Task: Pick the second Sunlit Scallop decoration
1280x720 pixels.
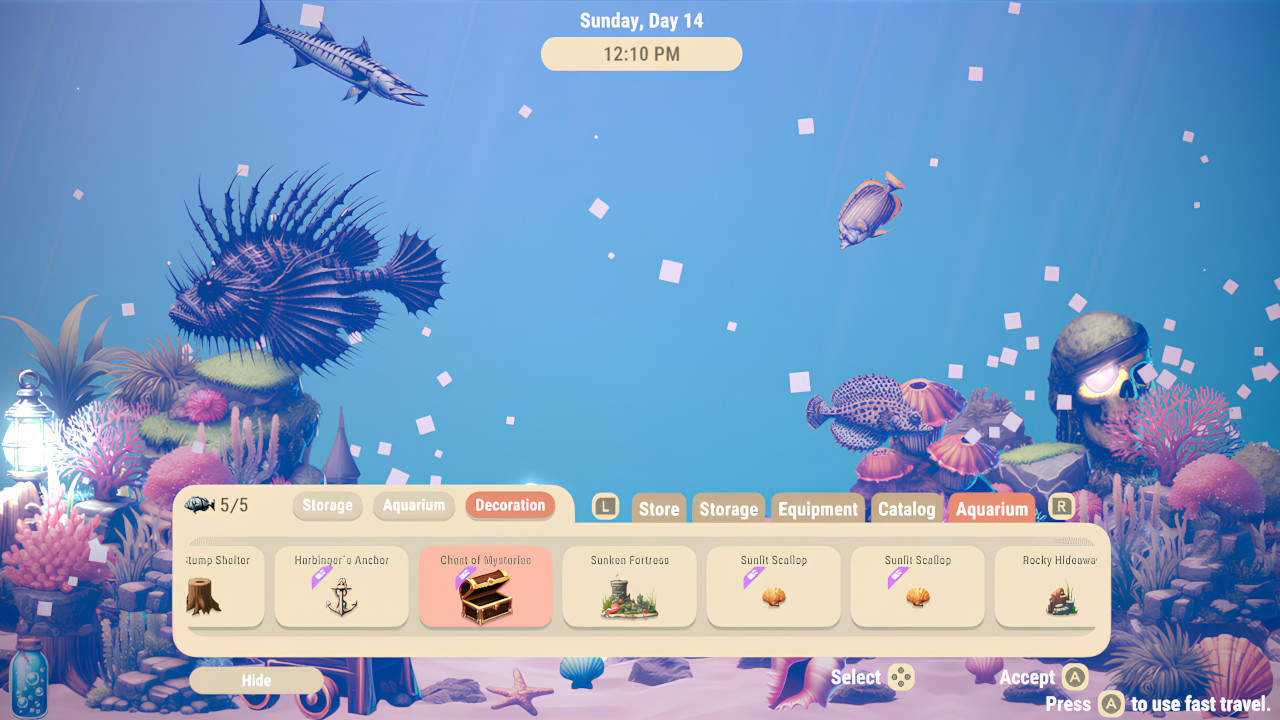Action: pyautogui.click(x=917, y=588)
